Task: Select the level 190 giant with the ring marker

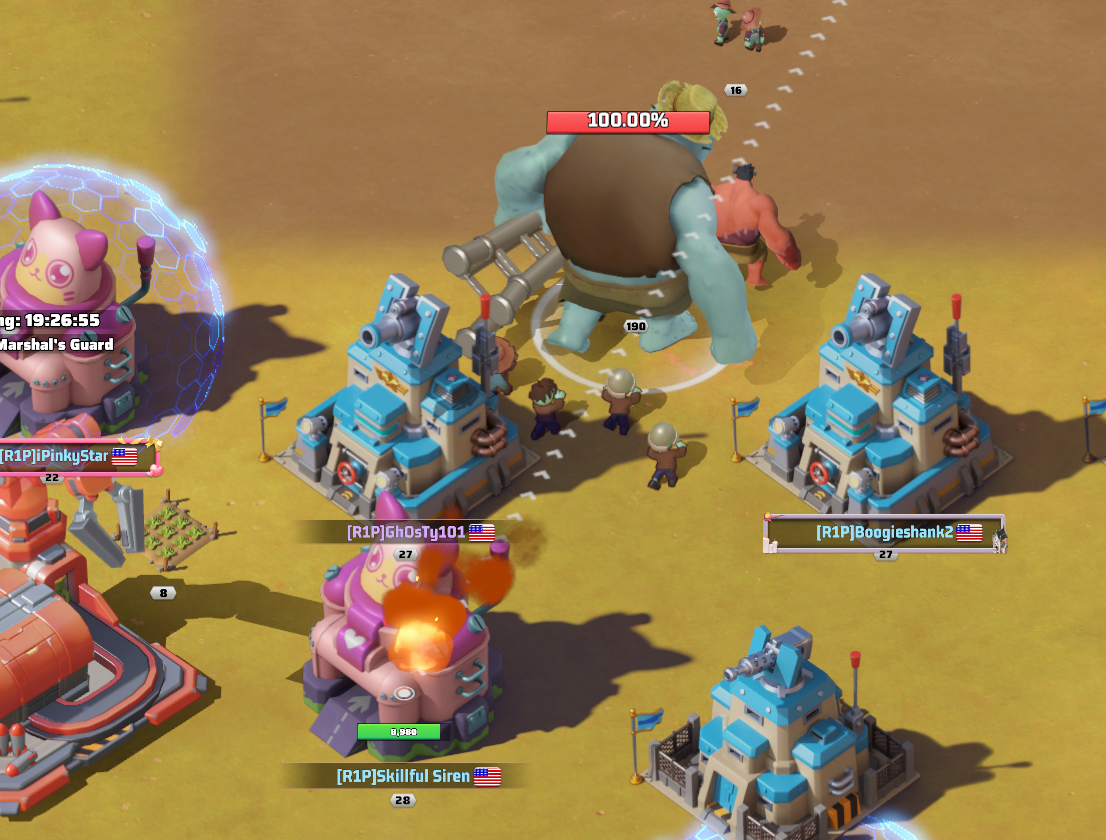Action: (x=629, y=240)
